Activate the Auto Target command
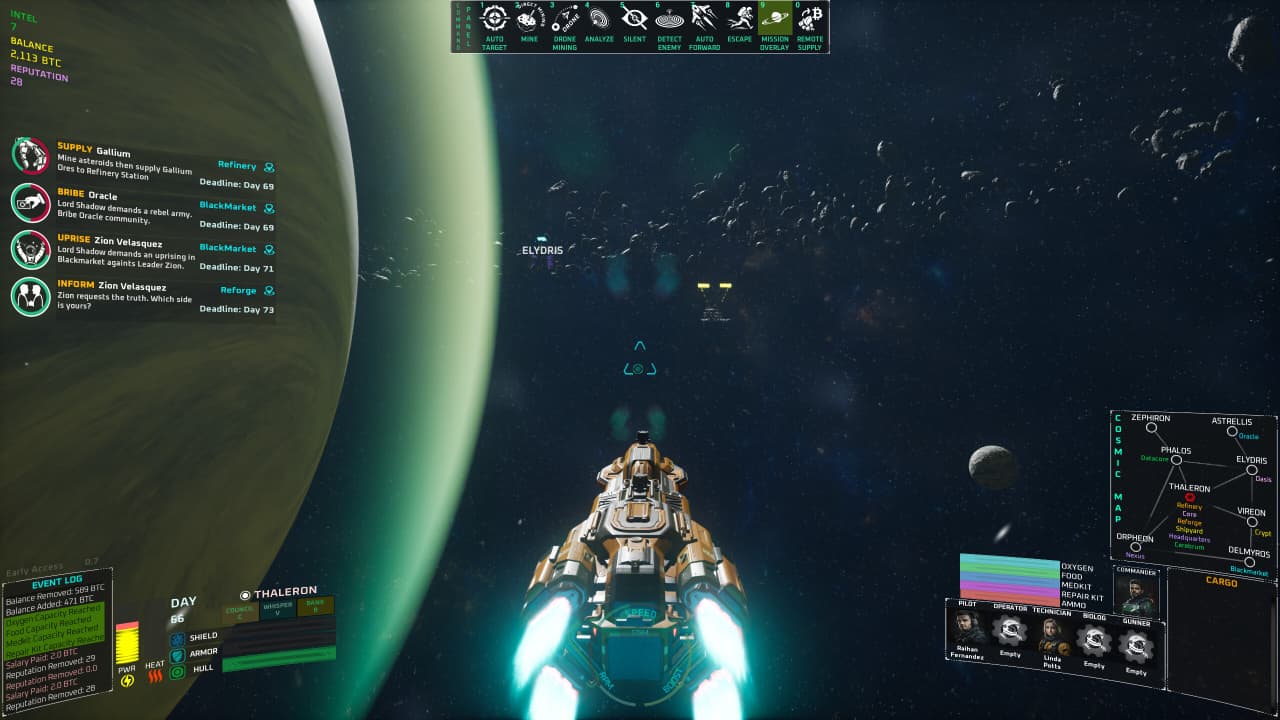The width and height of the screenshot is (1280, 720). [x=495, y=21]
